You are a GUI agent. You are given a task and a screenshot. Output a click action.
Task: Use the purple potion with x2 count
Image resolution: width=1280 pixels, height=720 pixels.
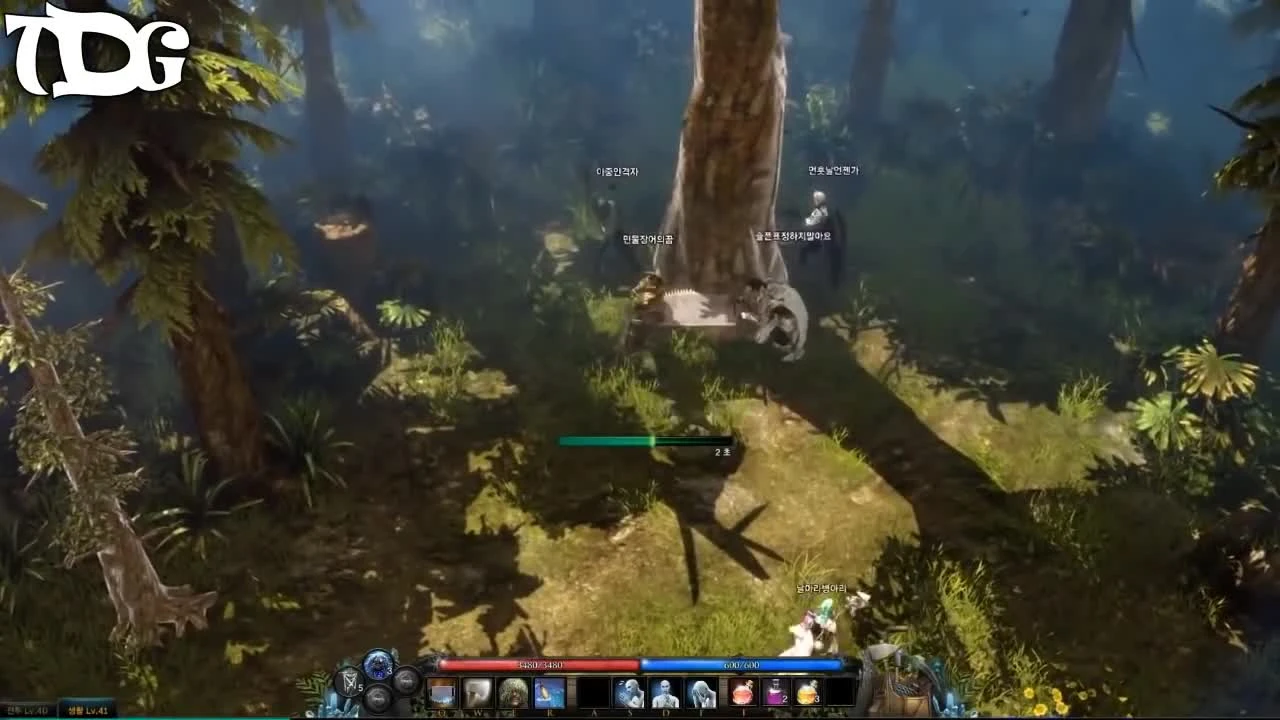pos(777,691)
